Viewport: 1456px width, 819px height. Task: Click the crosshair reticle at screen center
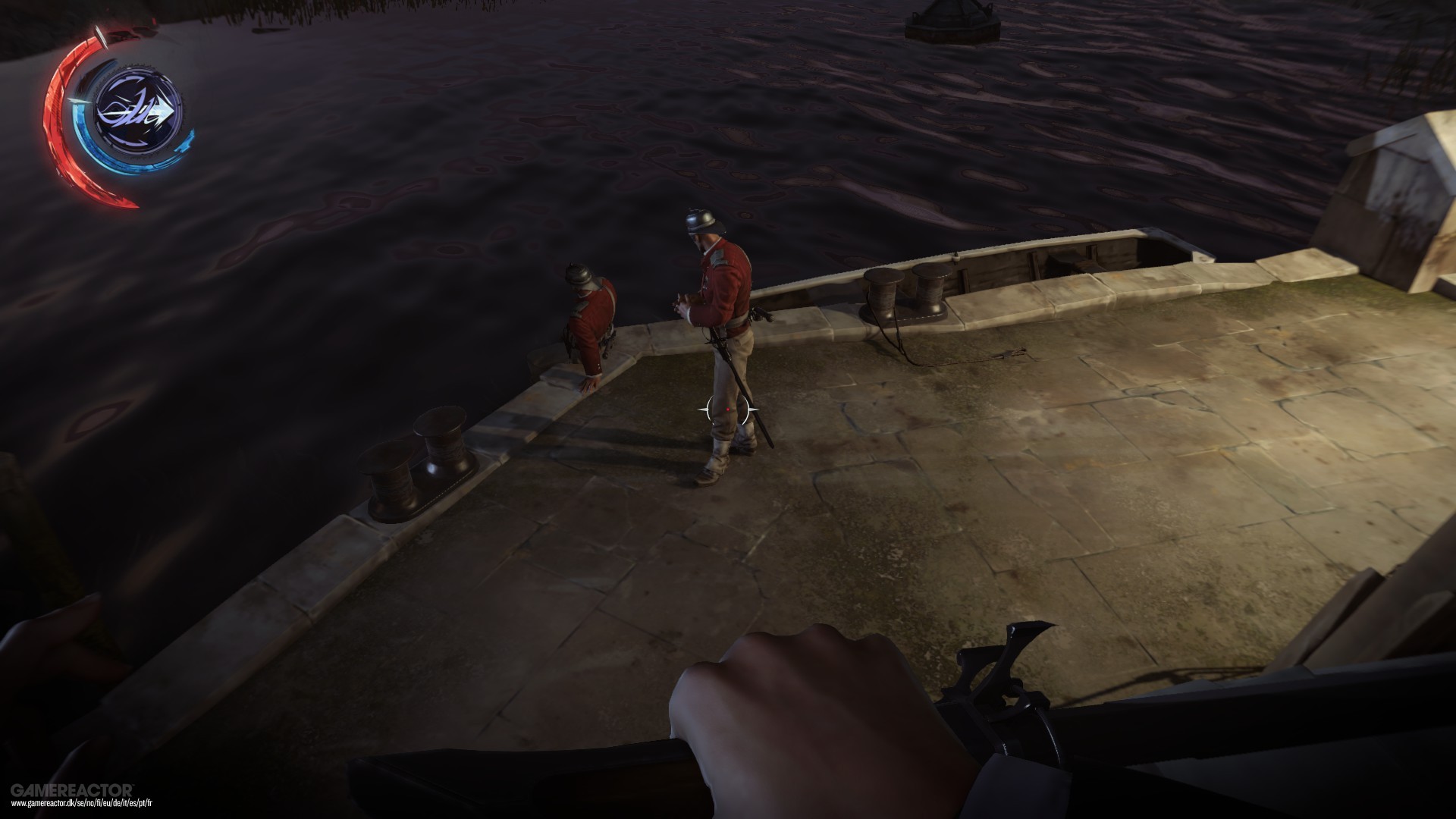tap(726, 408)
